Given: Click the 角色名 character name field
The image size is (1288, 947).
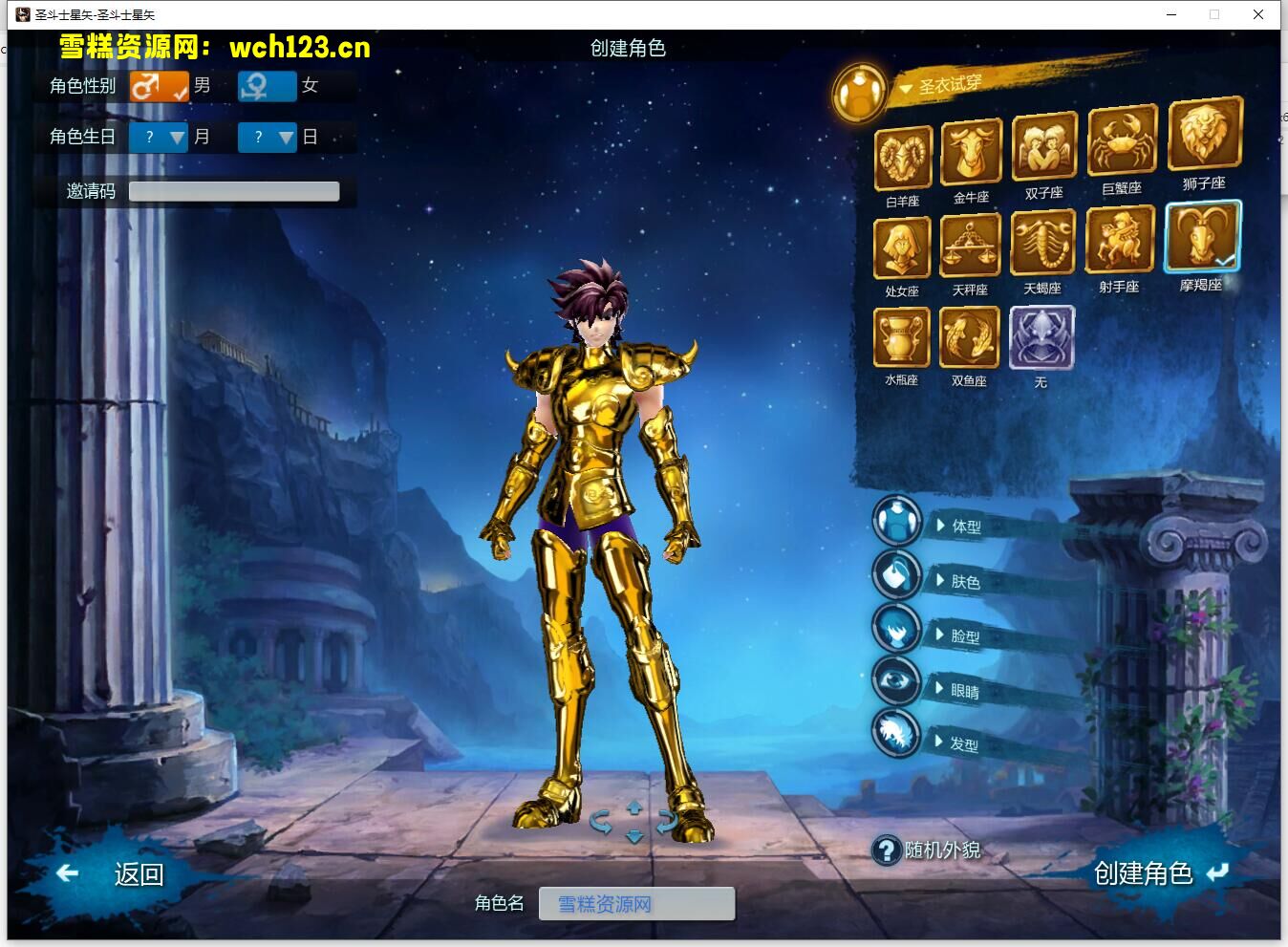Looking at the screenshot, I should point(636,904).
